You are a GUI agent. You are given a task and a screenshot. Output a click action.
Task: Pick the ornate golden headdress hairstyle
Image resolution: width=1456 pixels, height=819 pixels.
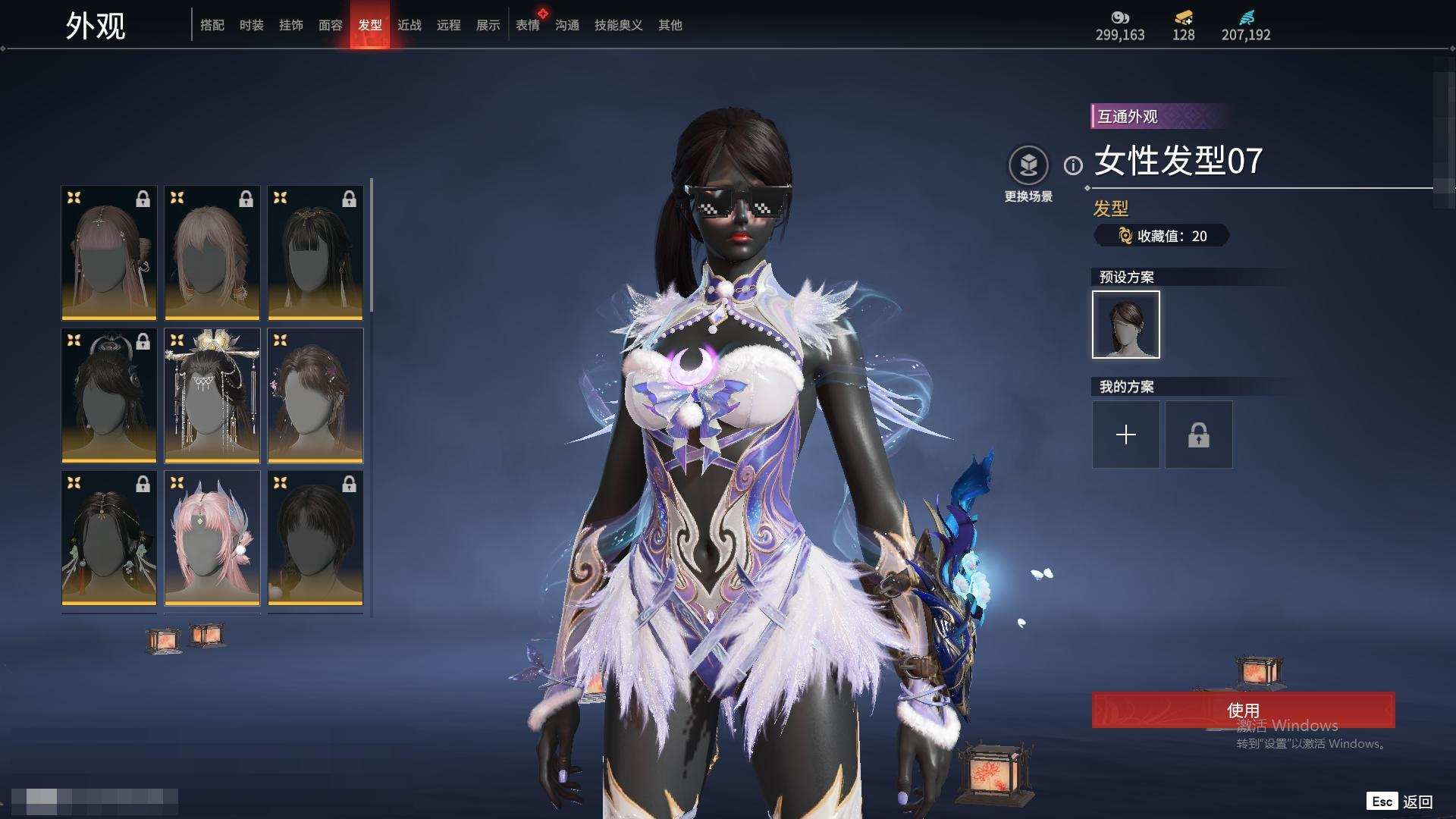point(212,395)
